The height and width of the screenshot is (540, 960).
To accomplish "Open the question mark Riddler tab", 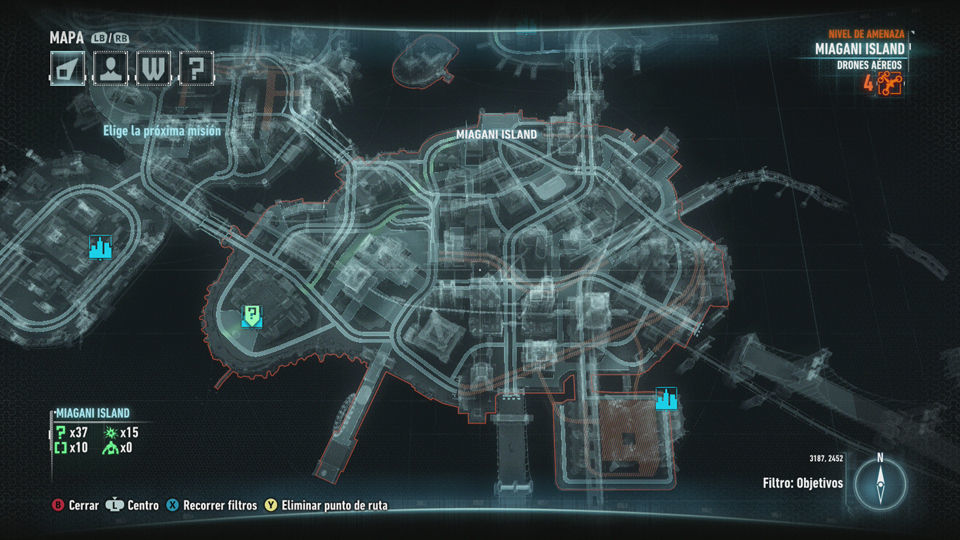I will (197, 68).
